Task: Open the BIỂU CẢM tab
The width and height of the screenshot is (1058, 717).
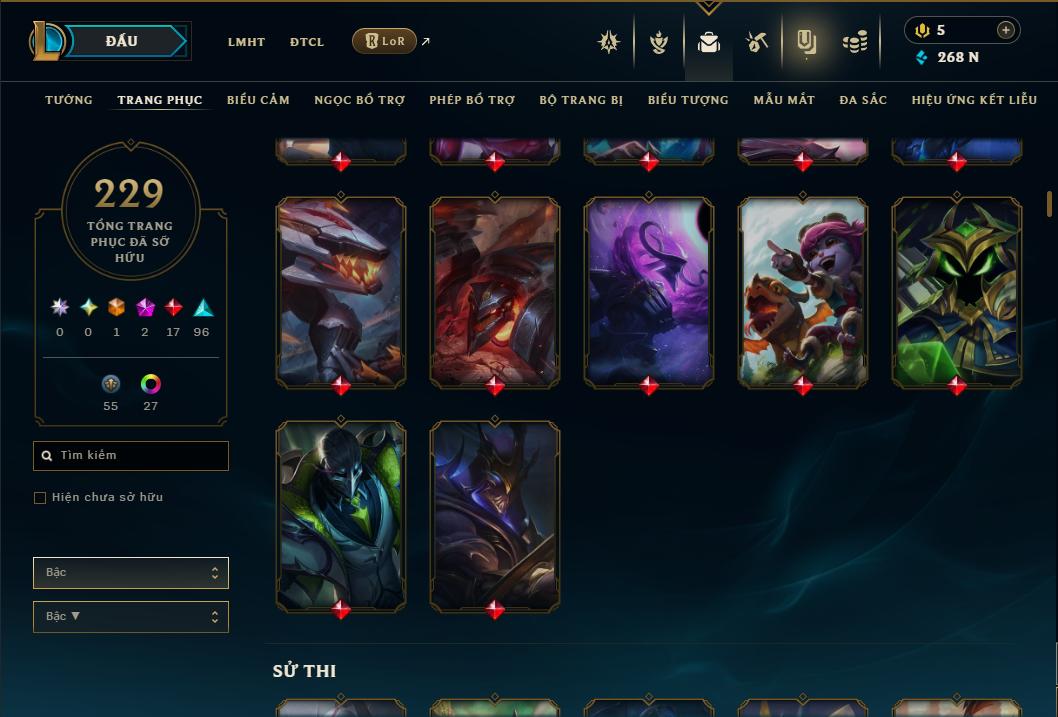Action: coord(258,100)
